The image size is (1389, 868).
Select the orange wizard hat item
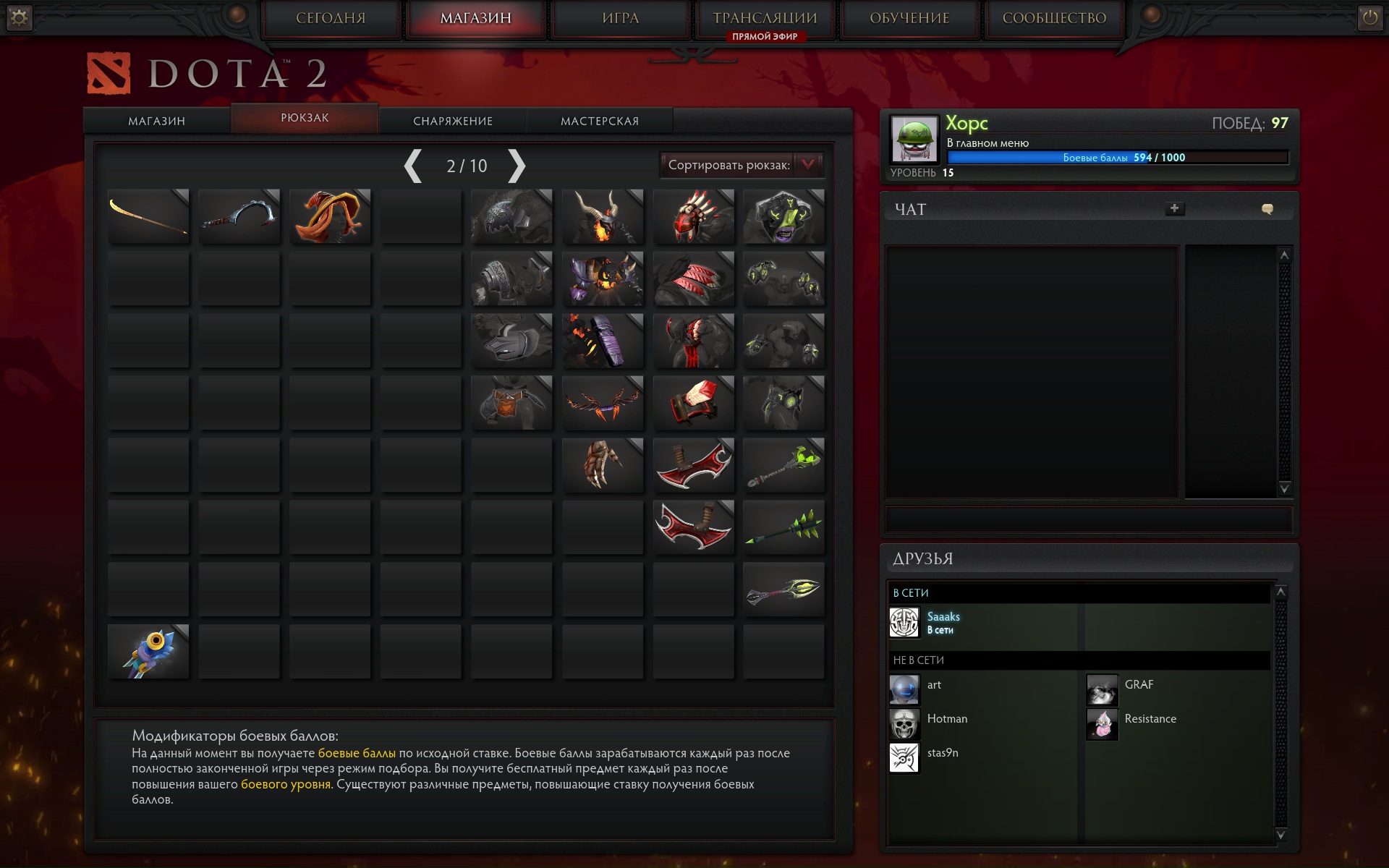(330, 216)
